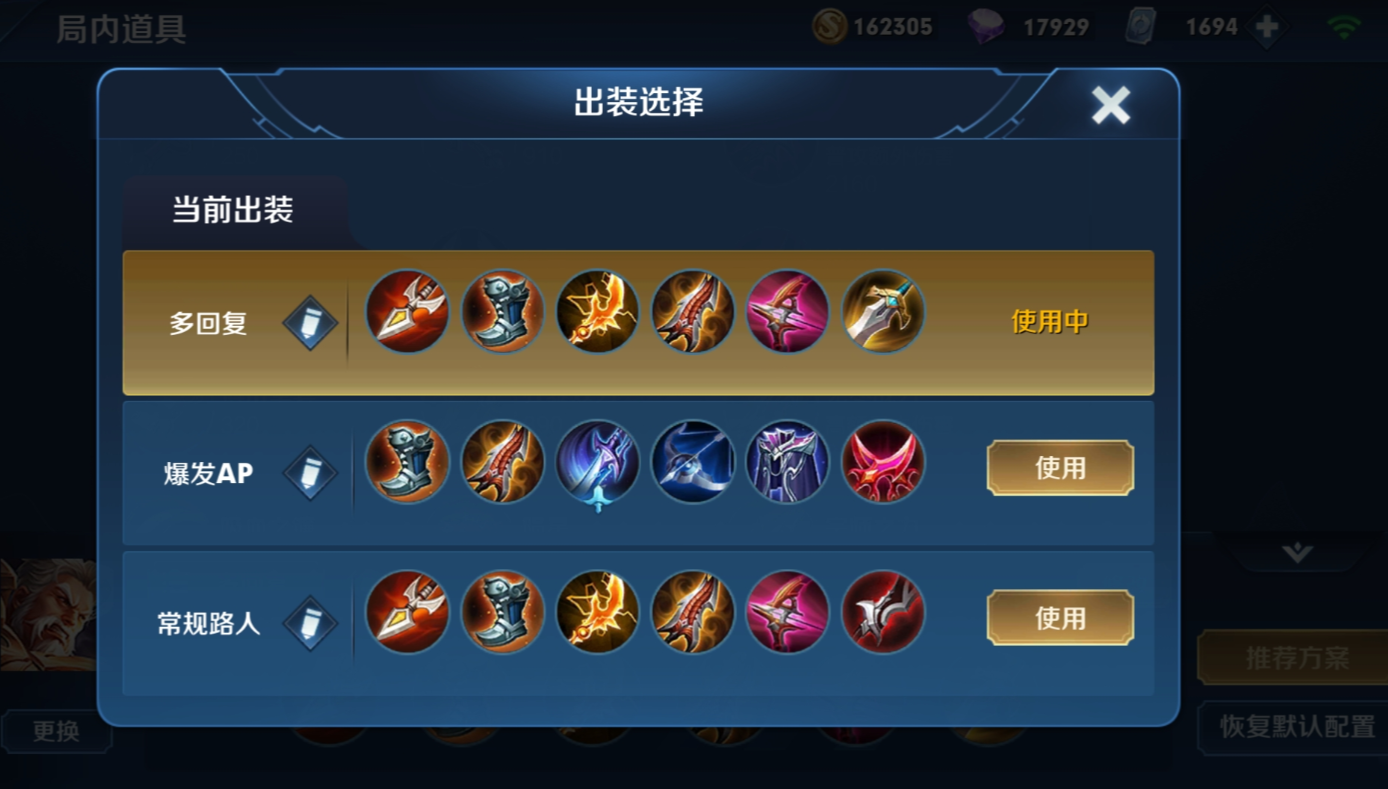The width and height of the screenshot is (1388, 789).
Task: Click the pencil edit icon for 爆发AP build
Action: coord(309,472)
